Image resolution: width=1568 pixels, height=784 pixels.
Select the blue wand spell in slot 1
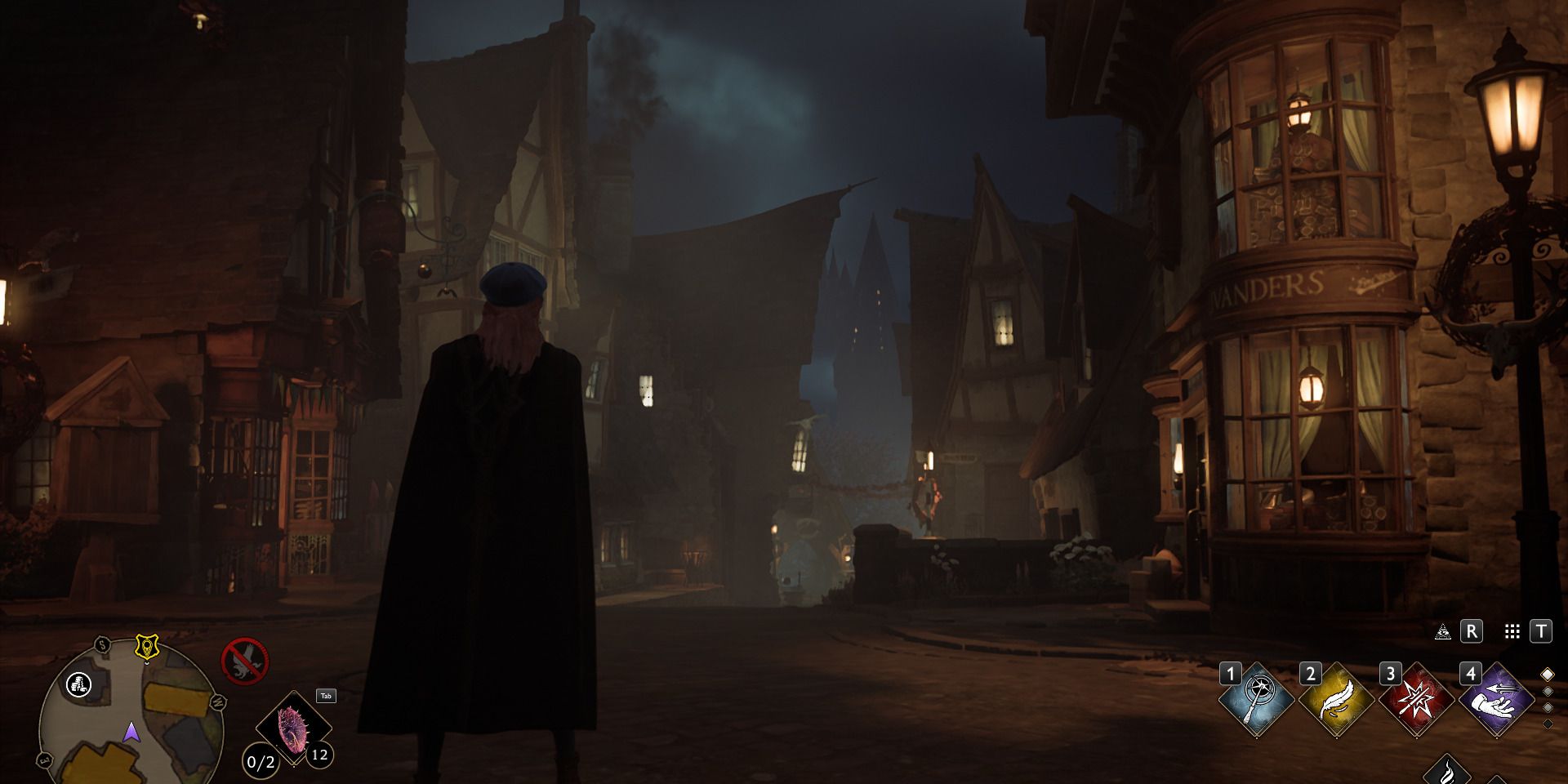1256,699
